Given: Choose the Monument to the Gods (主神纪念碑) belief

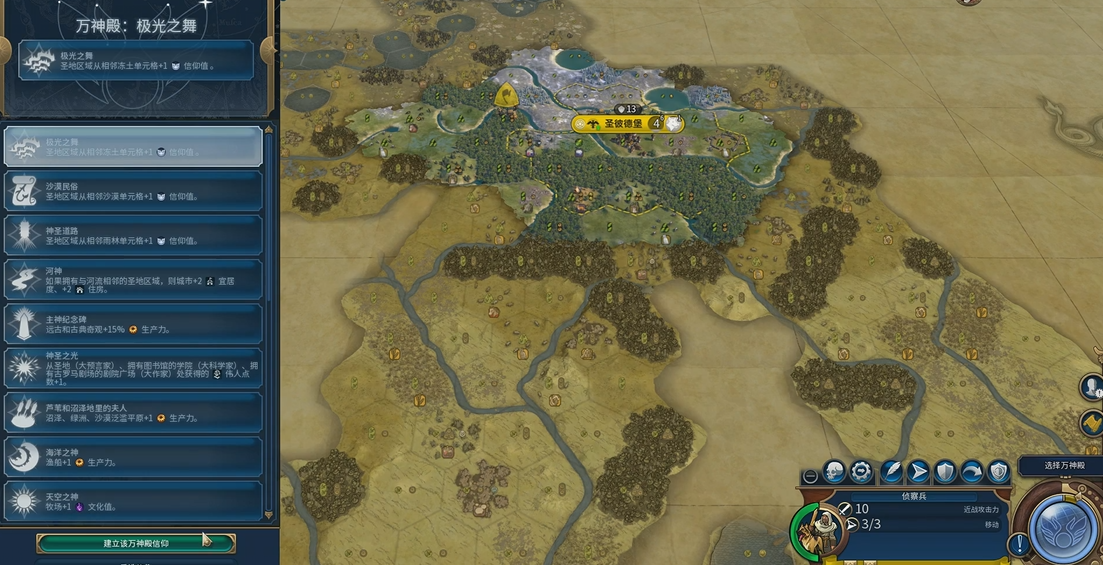Looking at the screenshot, I should tap(134, 323).
